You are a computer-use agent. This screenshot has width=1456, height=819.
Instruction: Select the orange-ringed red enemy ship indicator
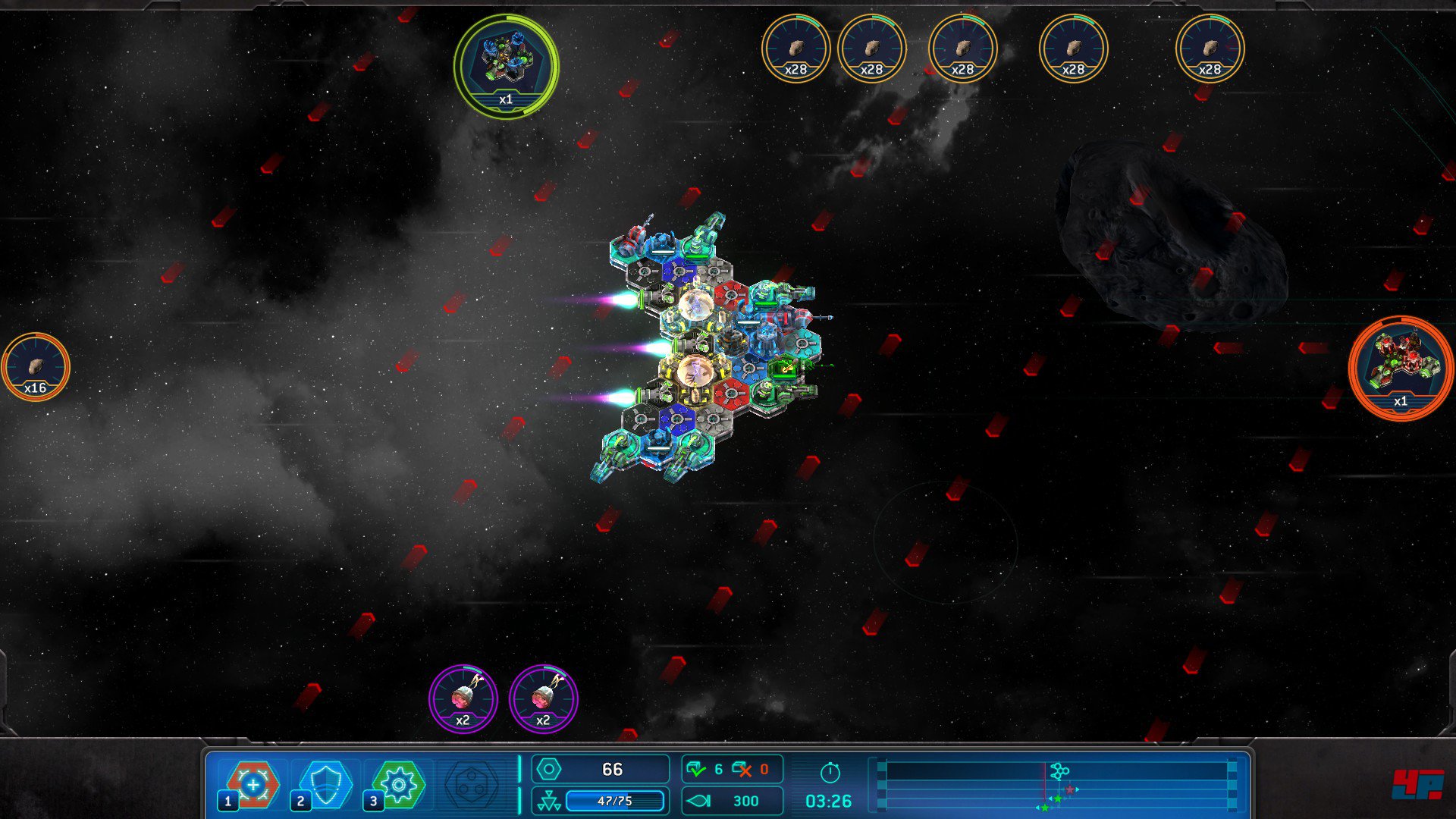1400,368
